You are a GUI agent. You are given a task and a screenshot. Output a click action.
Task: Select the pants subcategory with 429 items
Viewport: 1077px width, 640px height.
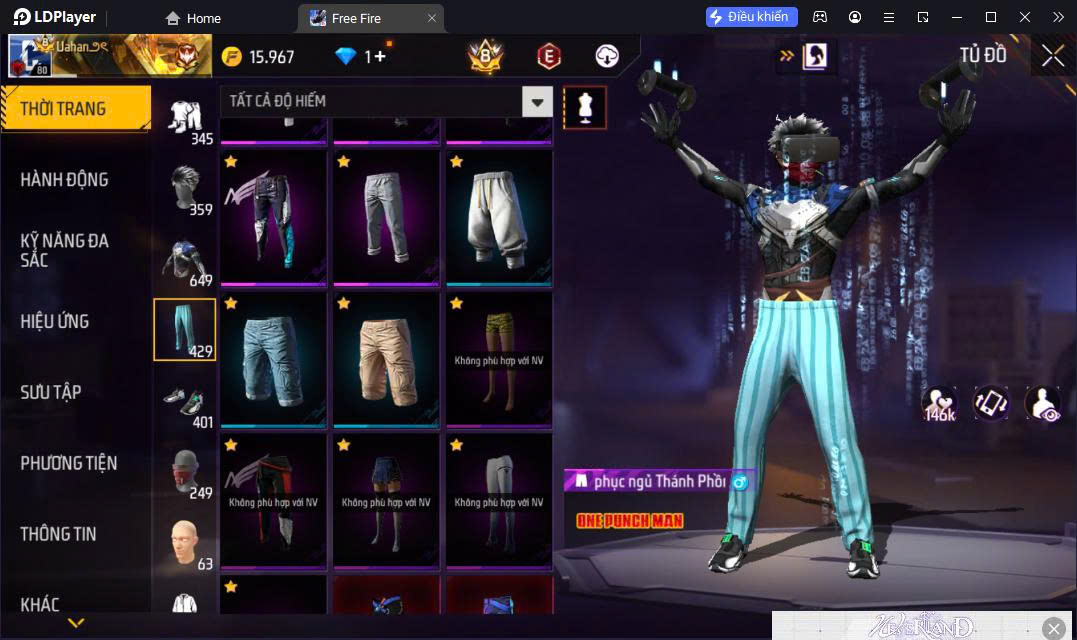(184, 329)
